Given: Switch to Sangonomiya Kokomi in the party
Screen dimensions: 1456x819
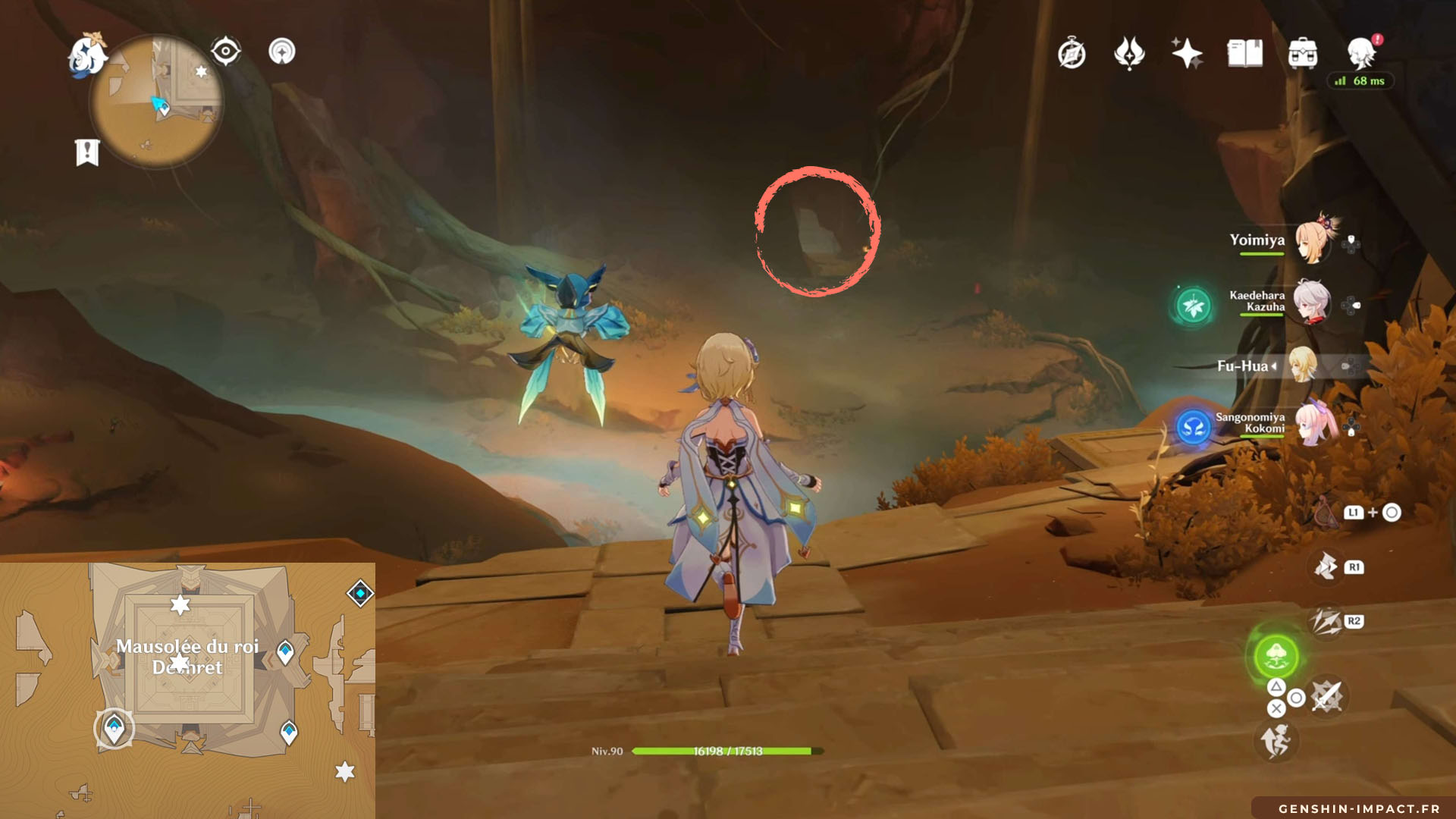Looking at the screenshot, I should (1313, 424).
